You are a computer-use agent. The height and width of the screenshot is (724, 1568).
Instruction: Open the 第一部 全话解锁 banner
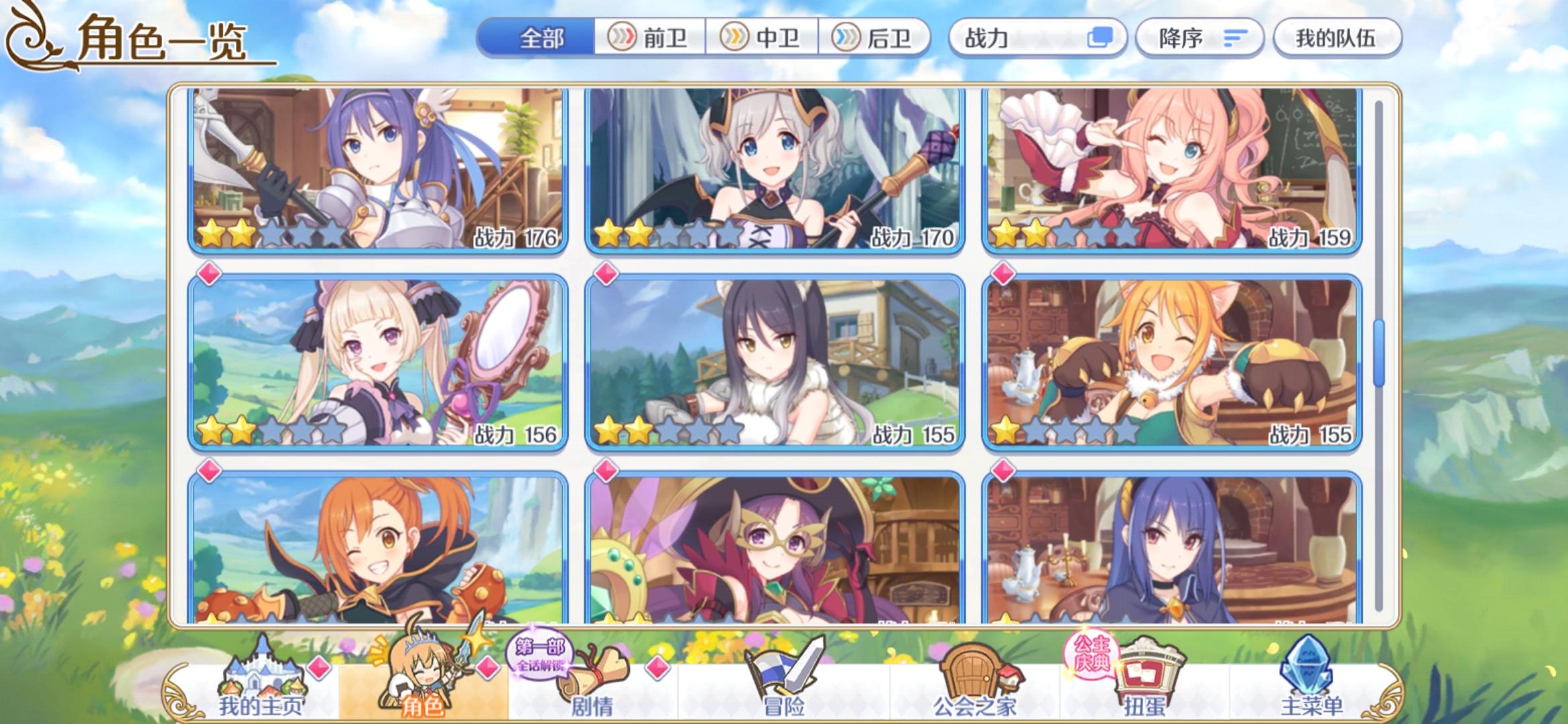click(x=540, y=655)
